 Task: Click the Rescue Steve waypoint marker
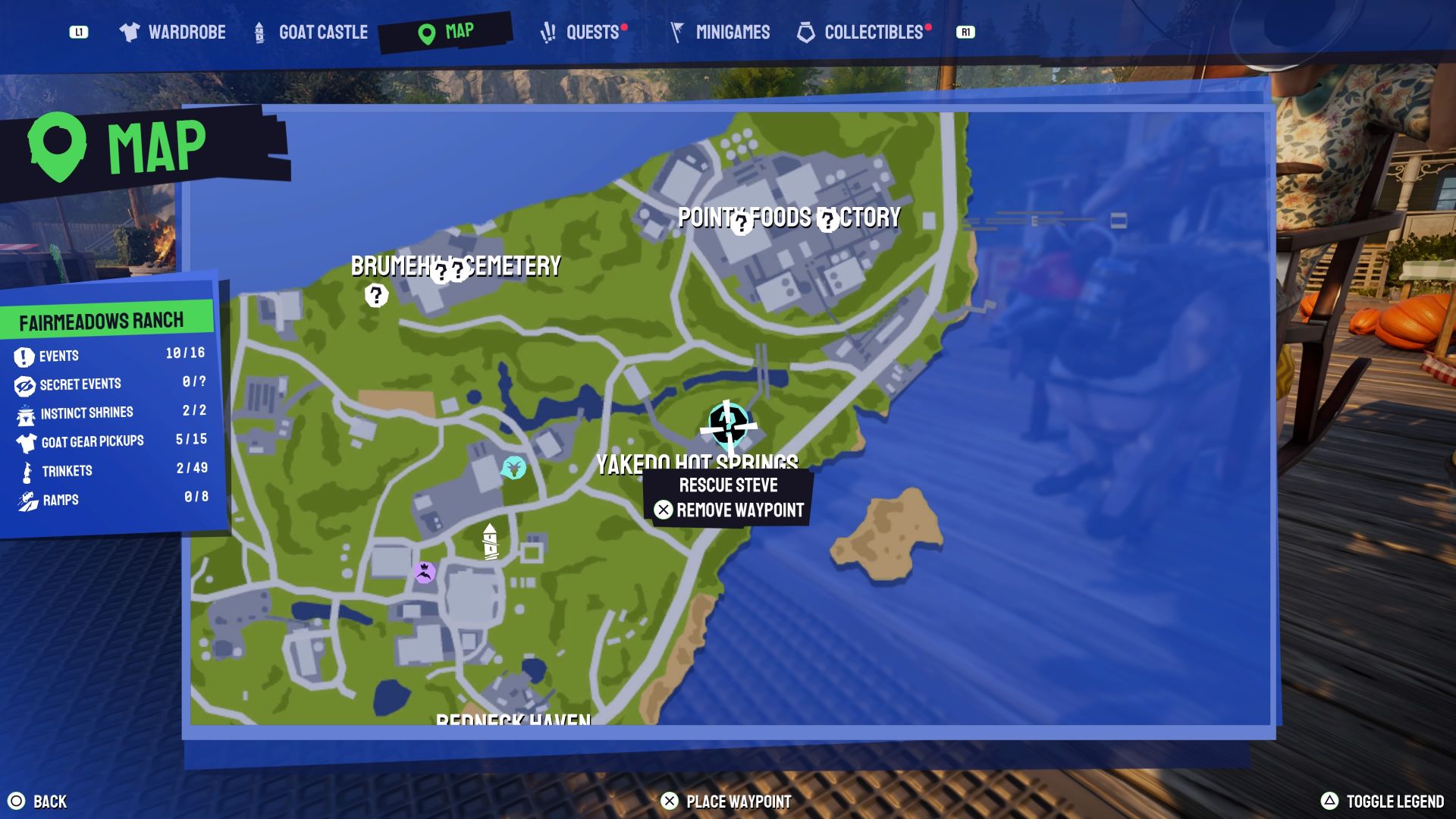click(x=728, y=425)
